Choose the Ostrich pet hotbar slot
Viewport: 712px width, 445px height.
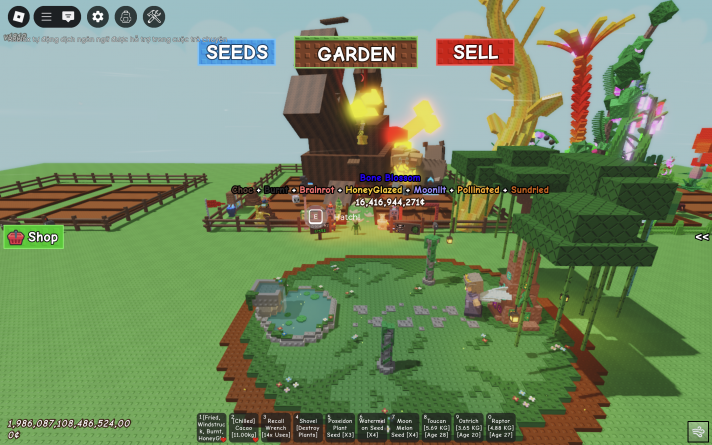coord(468,428)
